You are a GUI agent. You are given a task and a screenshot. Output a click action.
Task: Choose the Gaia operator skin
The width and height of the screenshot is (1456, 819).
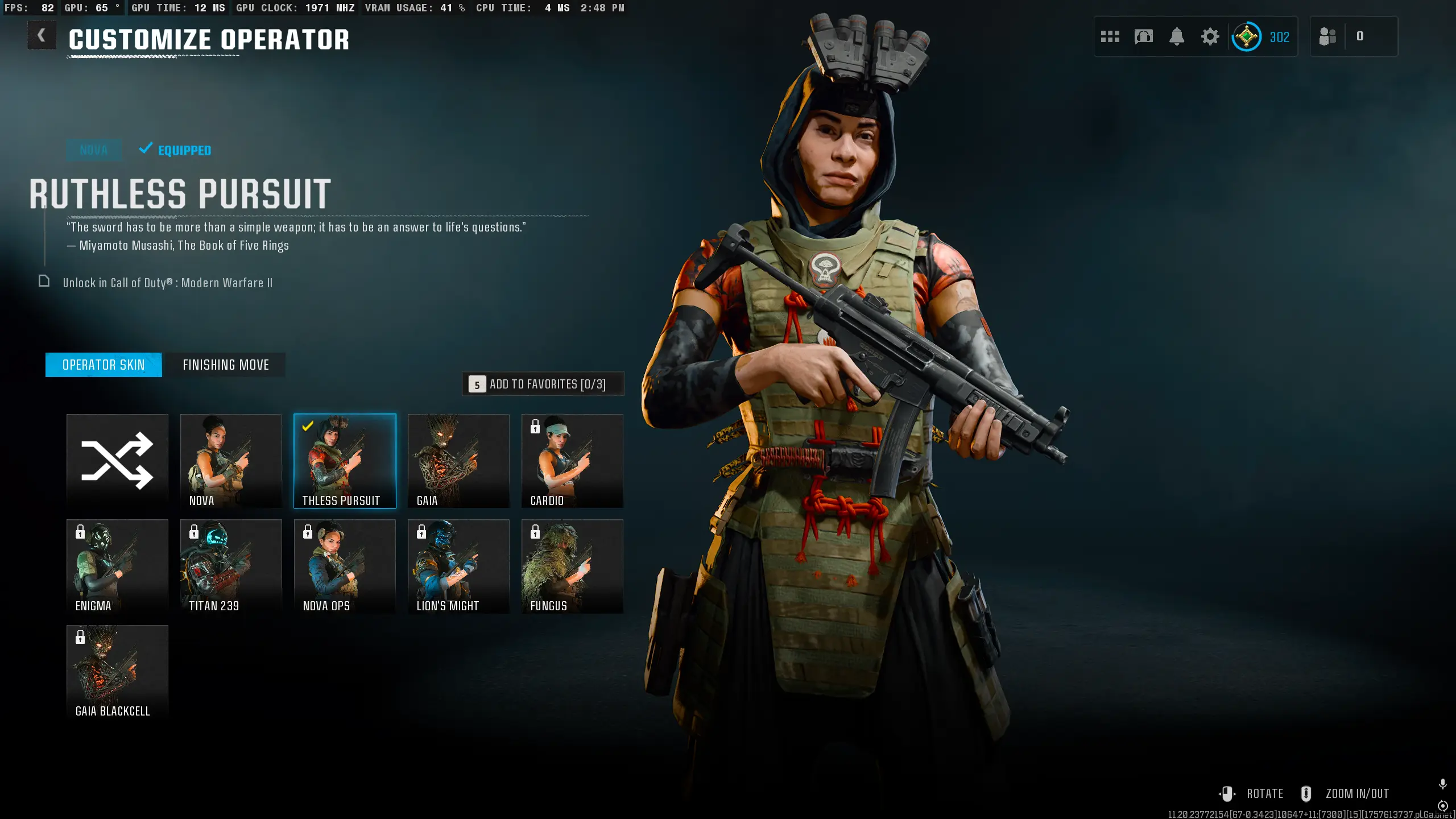458,460
